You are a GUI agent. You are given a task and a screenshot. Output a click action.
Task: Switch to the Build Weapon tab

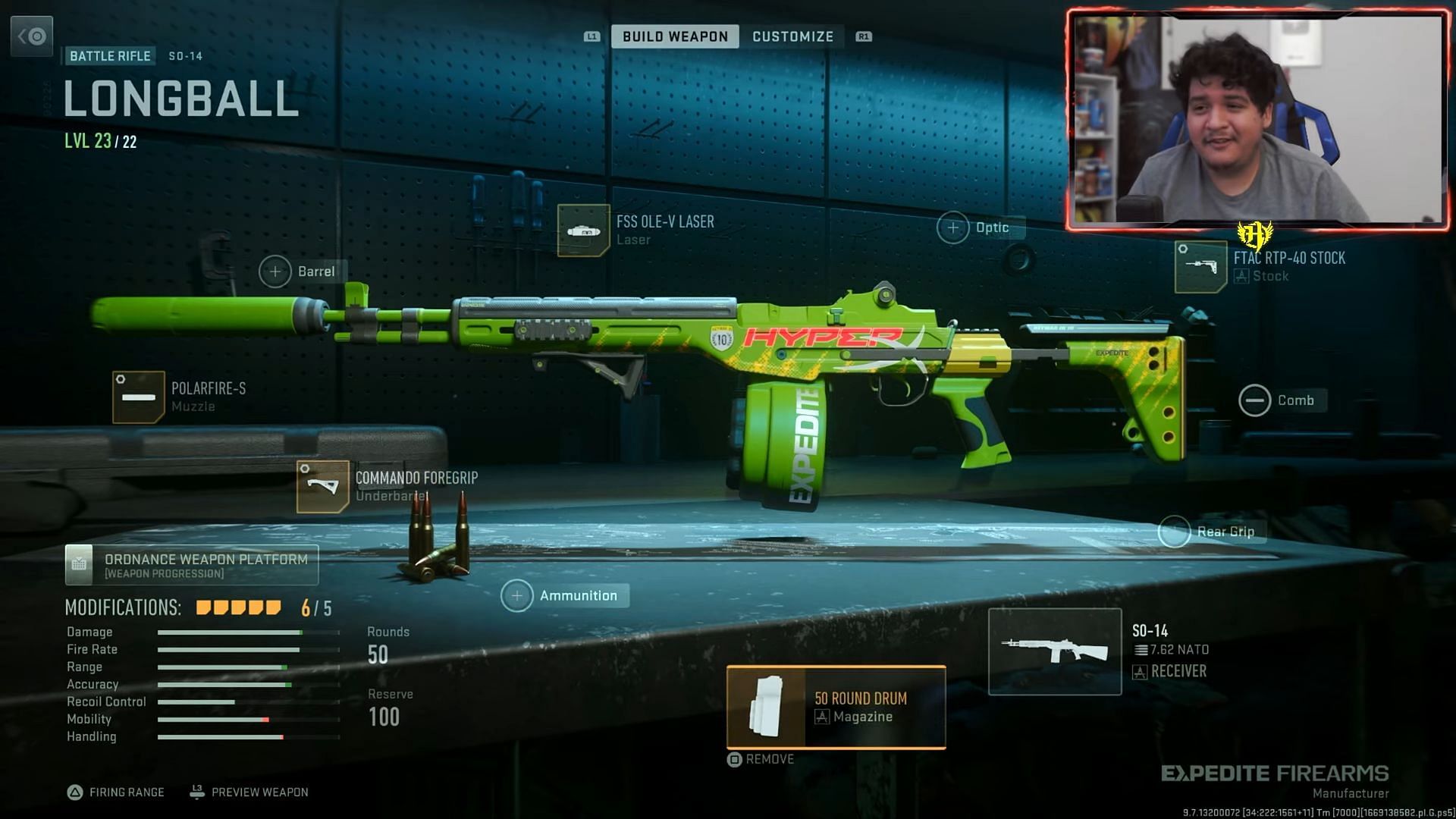click(x=674, y=36)
